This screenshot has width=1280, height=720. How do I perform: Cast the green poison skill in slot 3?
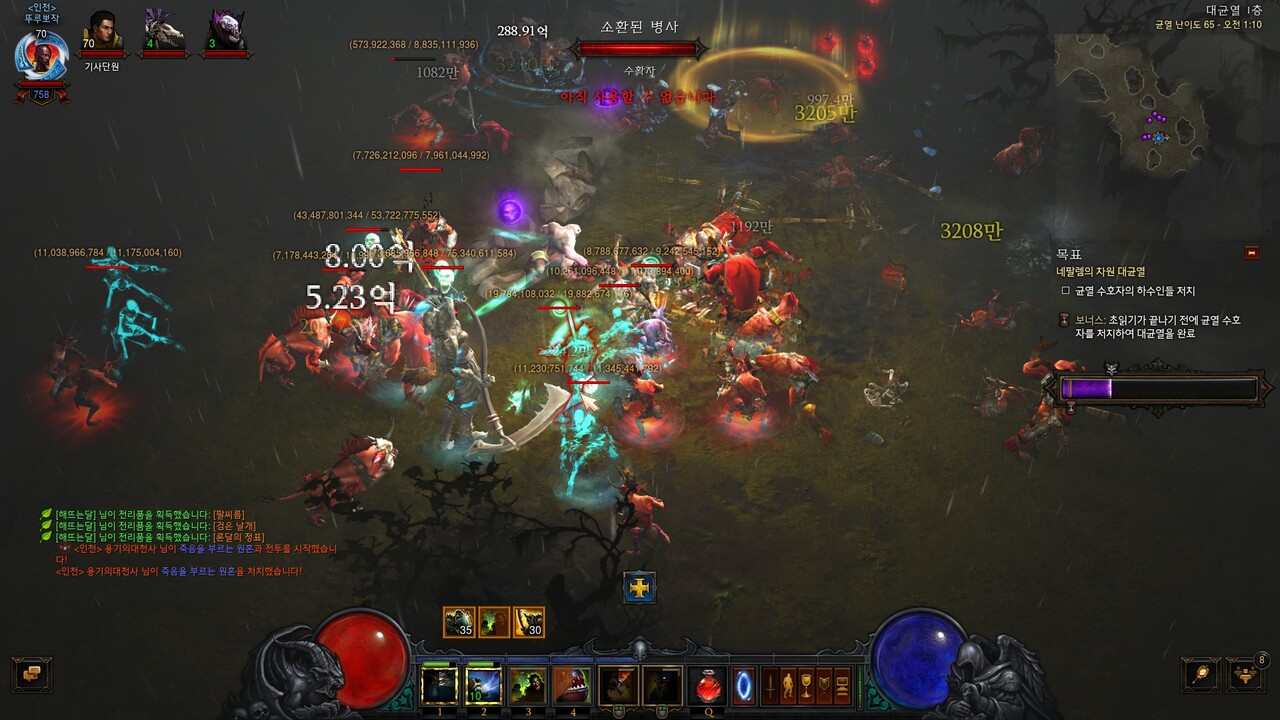[x=527, y=686]
